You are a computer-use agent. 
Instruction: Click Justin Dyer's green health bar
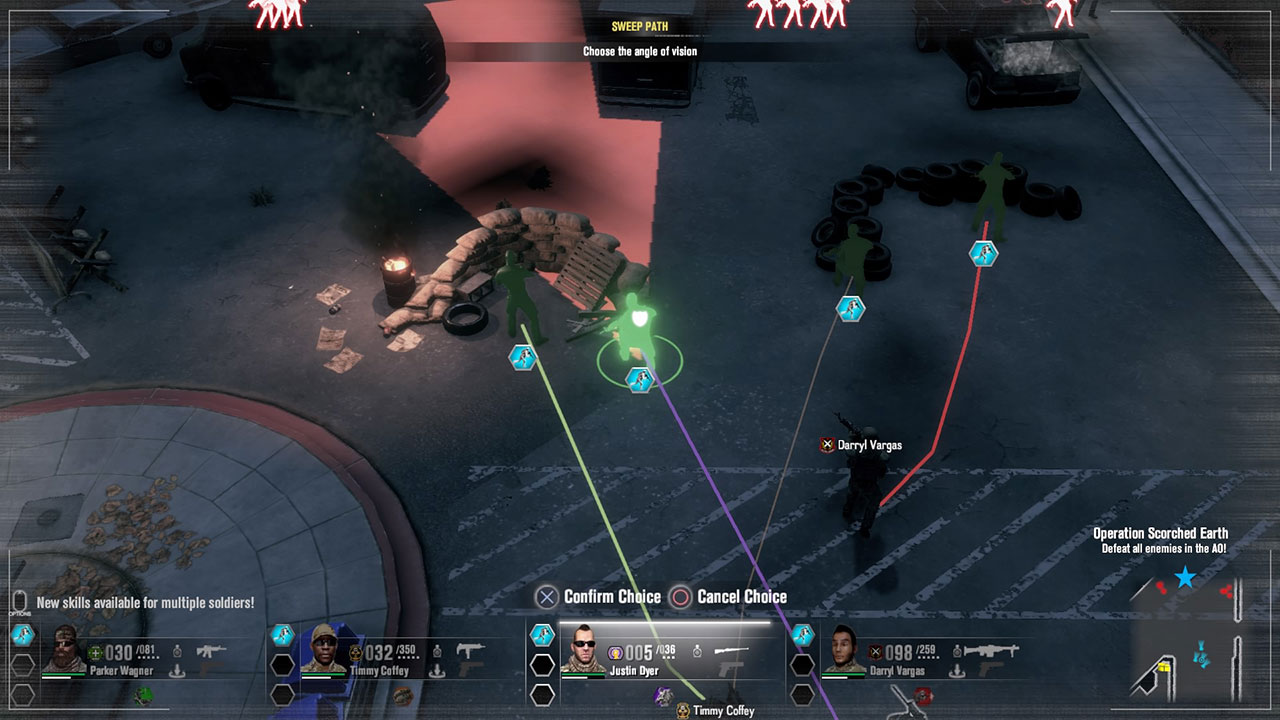[x=581, y=674]
